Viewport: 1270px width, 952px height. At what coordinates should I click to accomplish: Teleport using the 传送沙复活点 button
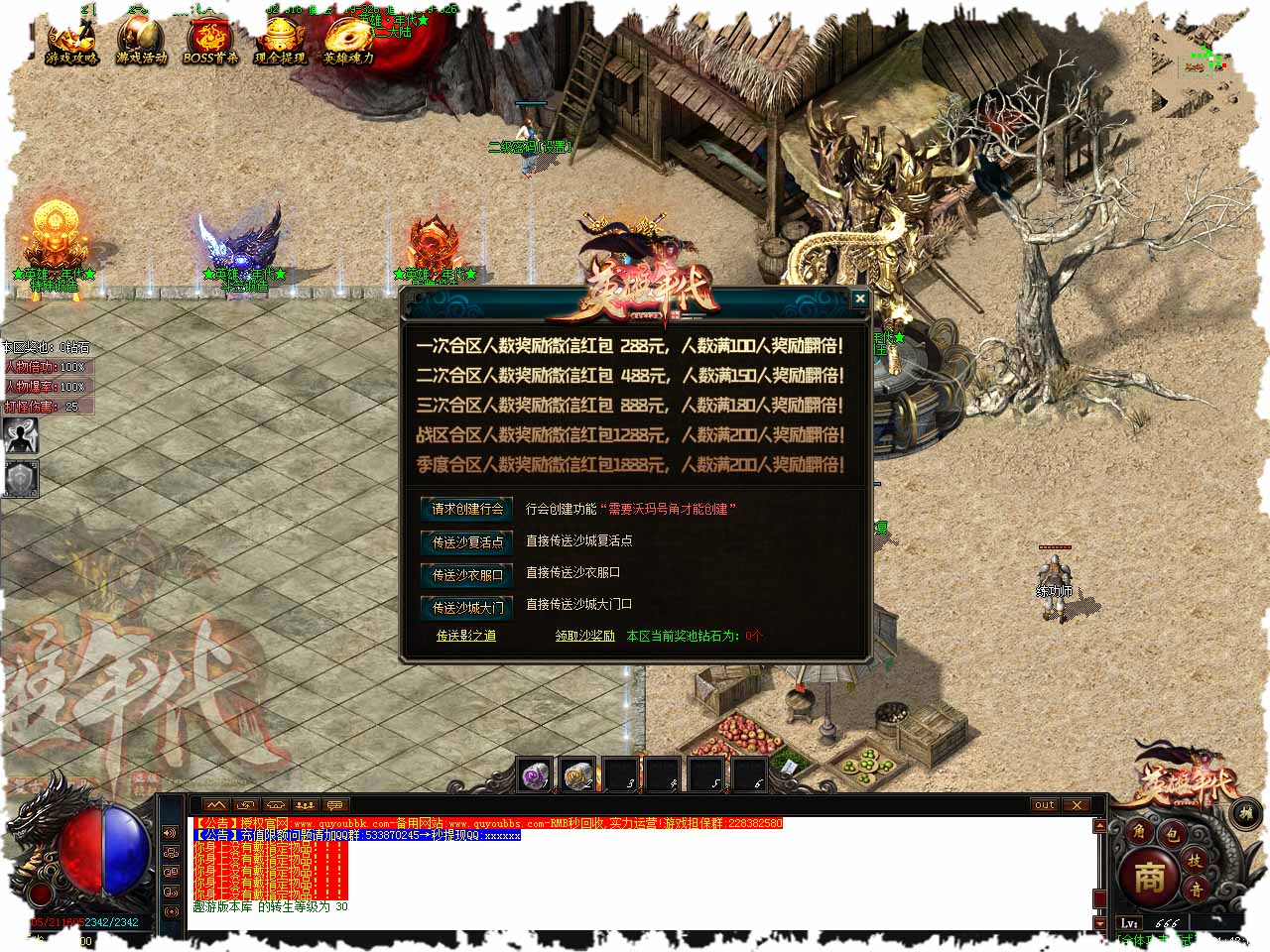point(467,541)
